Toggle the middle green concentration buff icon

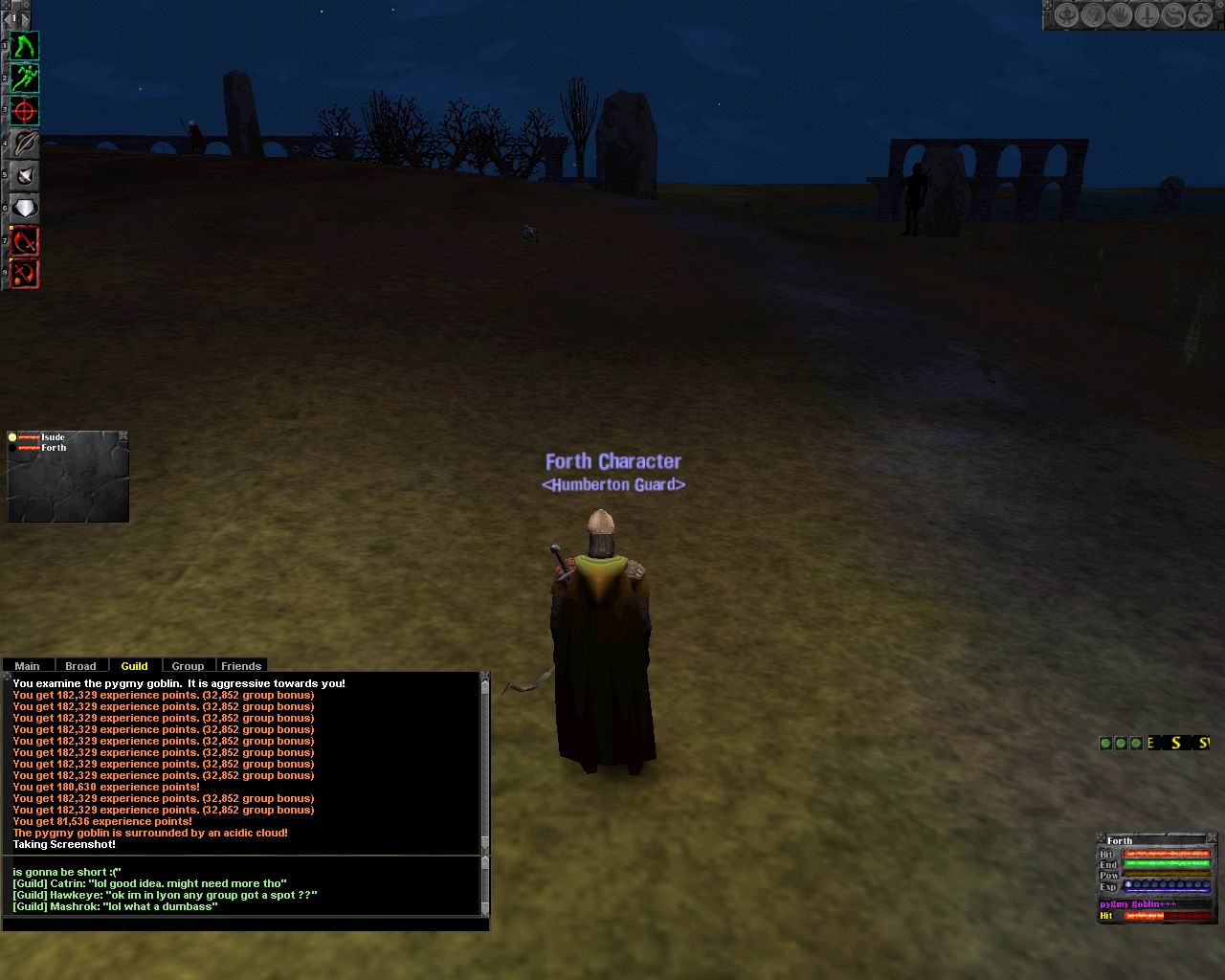(1122, 744)
